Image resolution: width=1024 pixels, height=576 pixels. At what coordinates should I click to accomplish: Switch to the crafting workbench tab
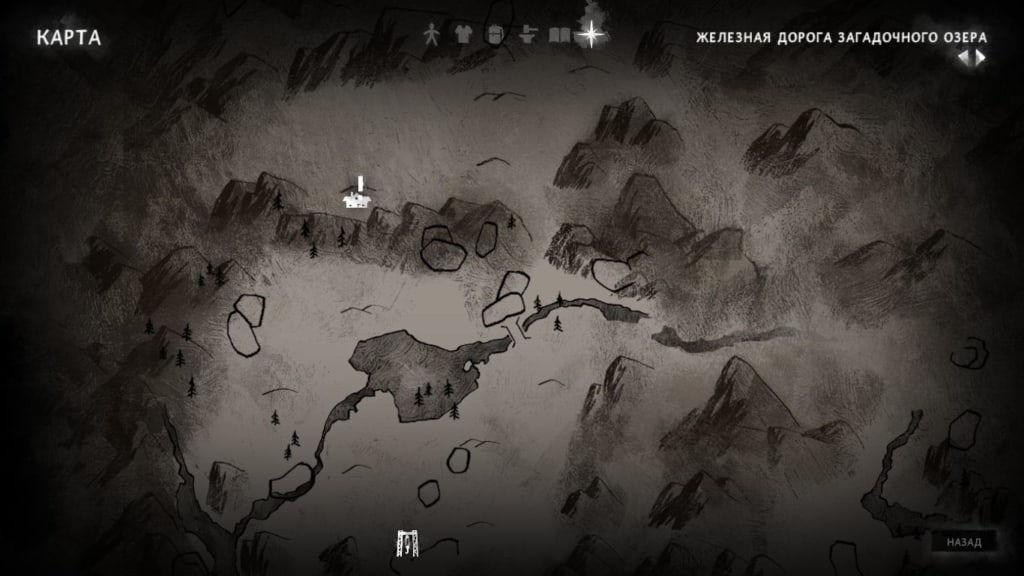[528, 34]
